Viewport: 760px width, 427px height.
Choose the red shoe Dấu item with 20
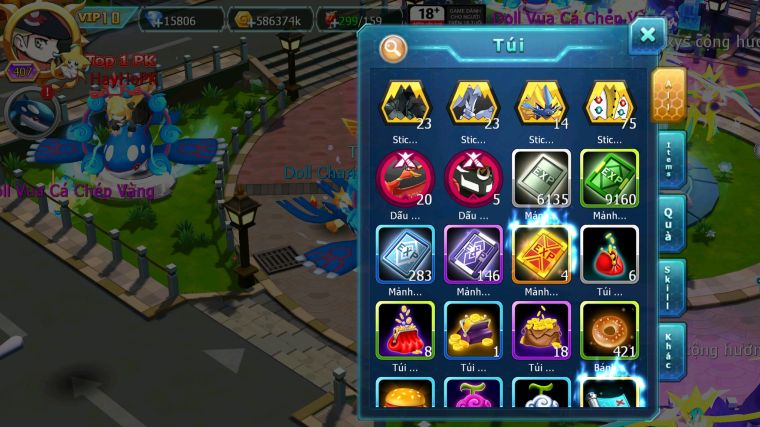pos(405,178)
